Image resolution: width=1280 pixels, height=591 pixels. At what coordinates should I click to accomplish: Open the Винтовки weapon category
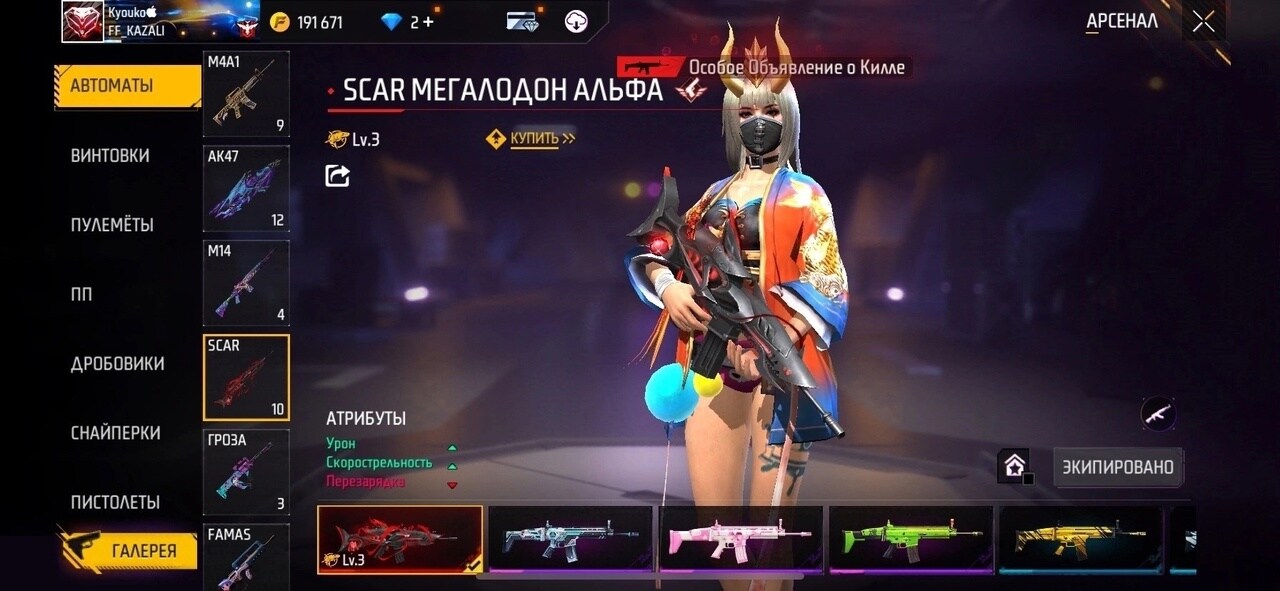pyautogui.click(x=110, y=156)
